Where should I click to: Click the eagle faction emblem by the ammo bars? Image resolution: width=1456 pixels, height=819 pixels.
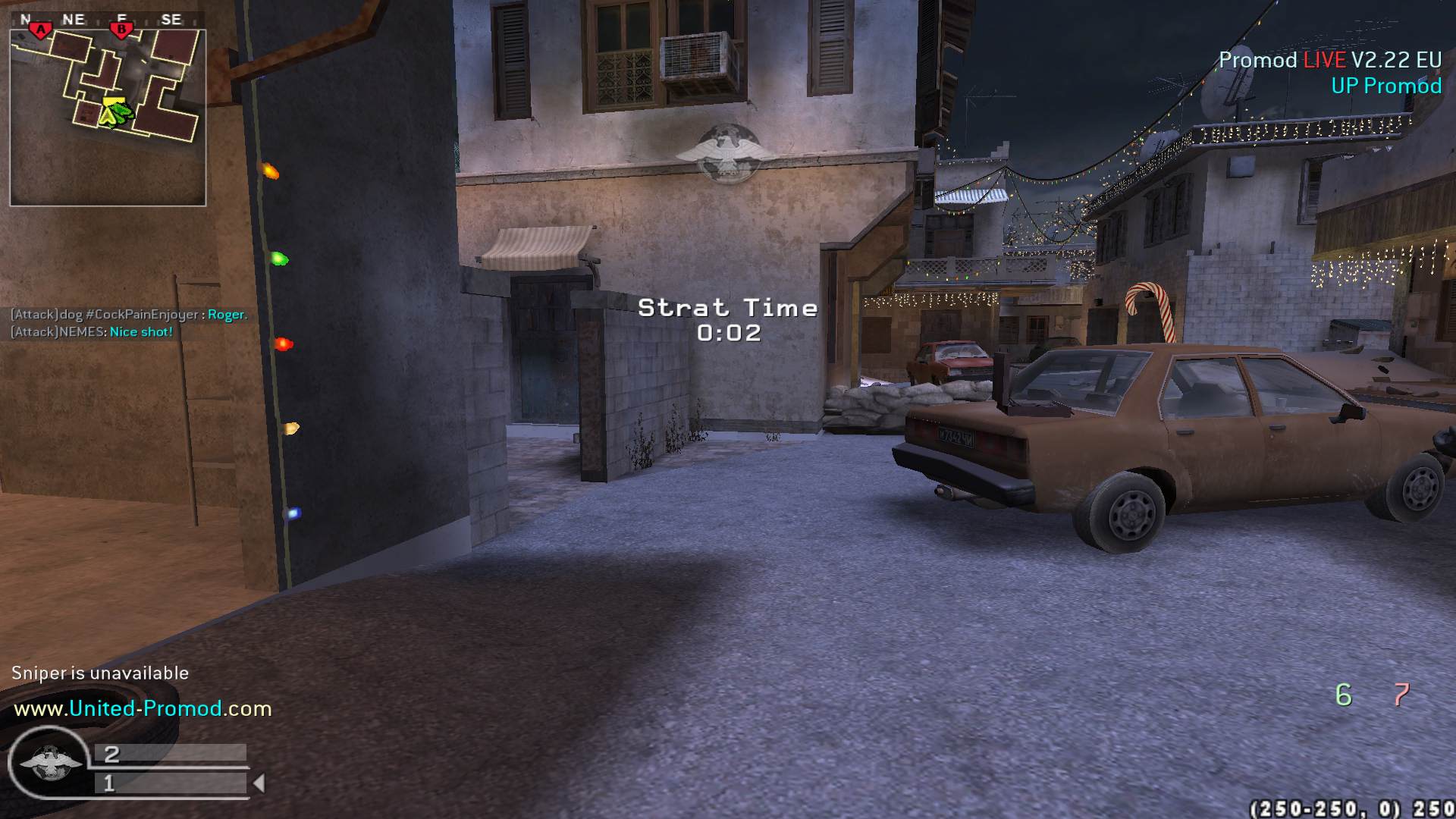[50, 762]
